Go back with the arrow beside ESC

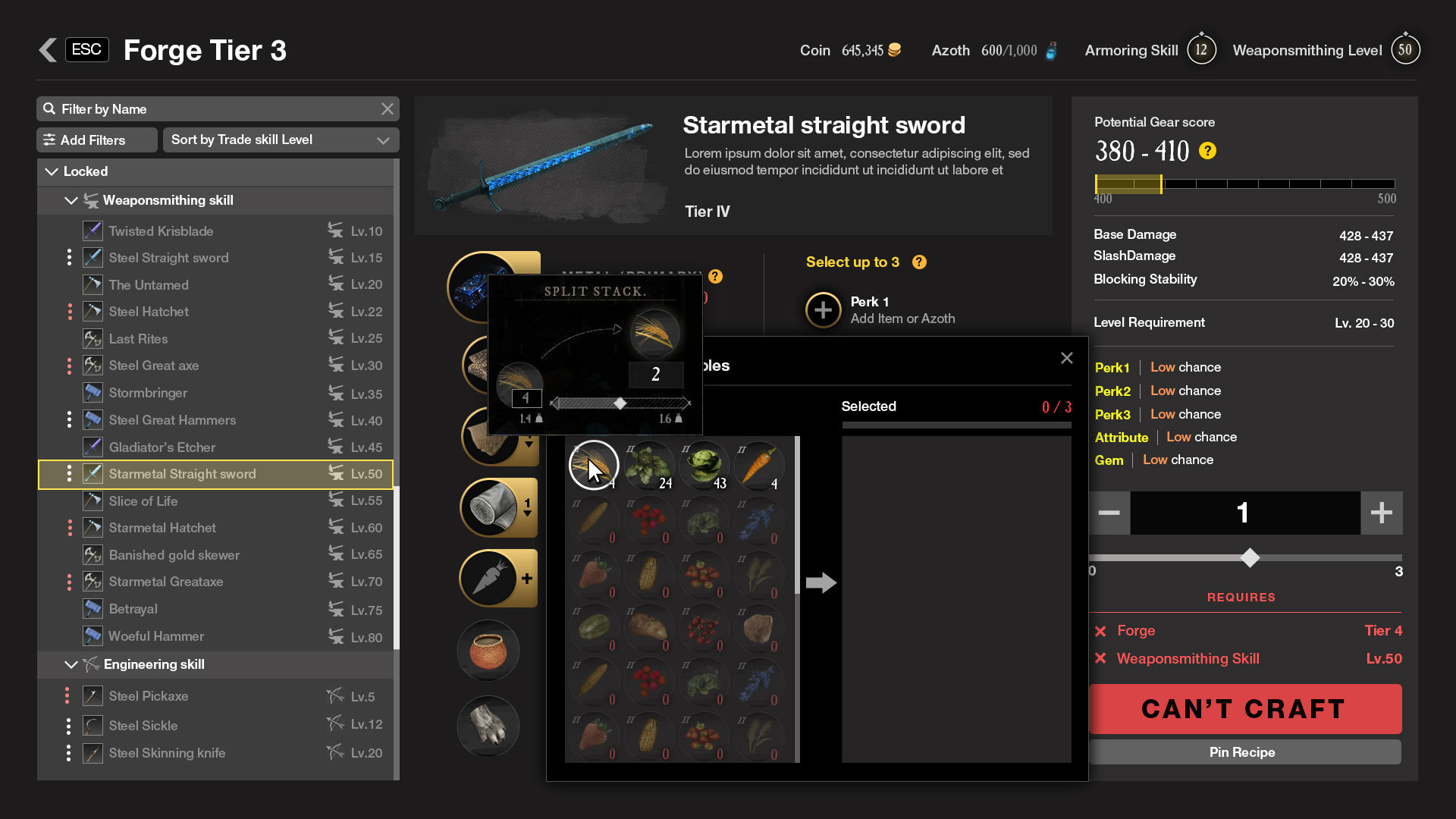click(x=48, y=50)
